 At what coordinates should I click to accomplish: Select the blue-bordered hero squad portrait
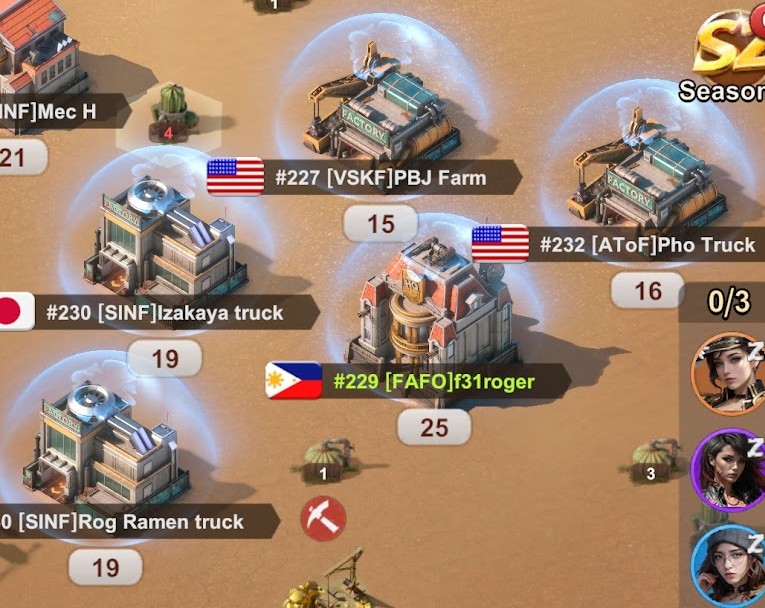pyautogui.click(x=728, y=563)
